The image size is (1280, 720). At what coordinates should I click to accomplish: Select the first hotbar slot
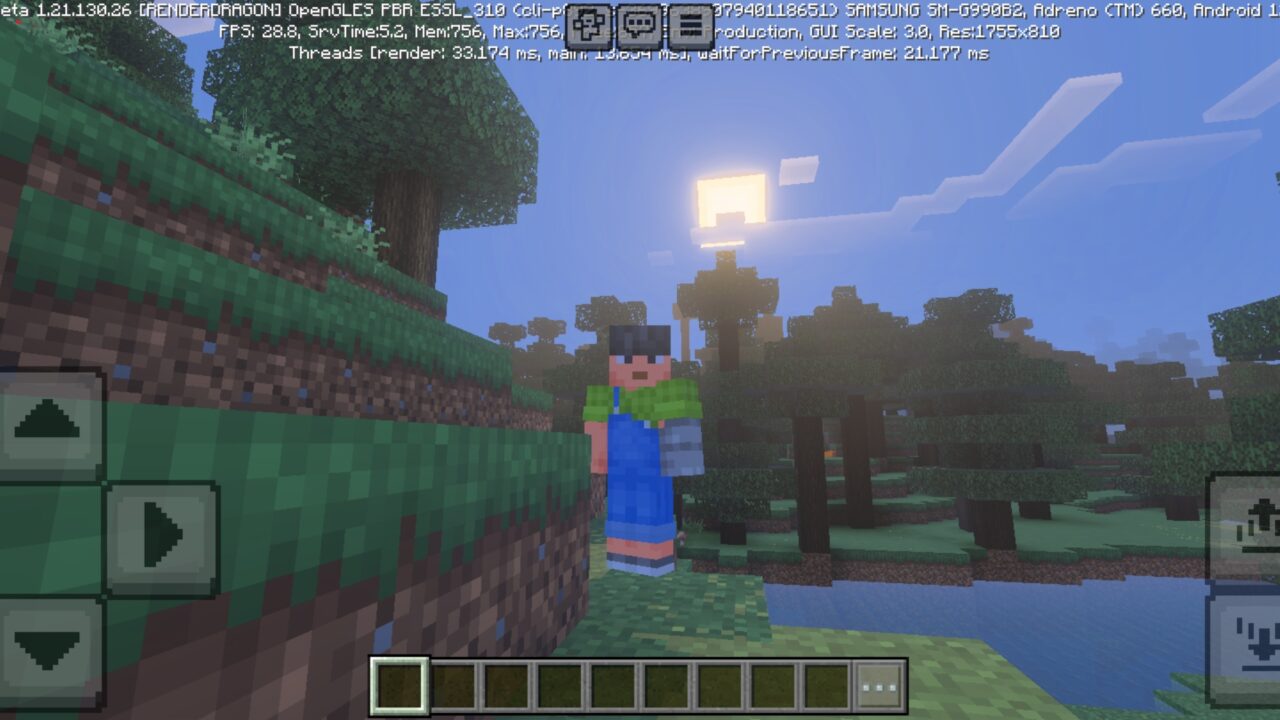tap(400, 685)
